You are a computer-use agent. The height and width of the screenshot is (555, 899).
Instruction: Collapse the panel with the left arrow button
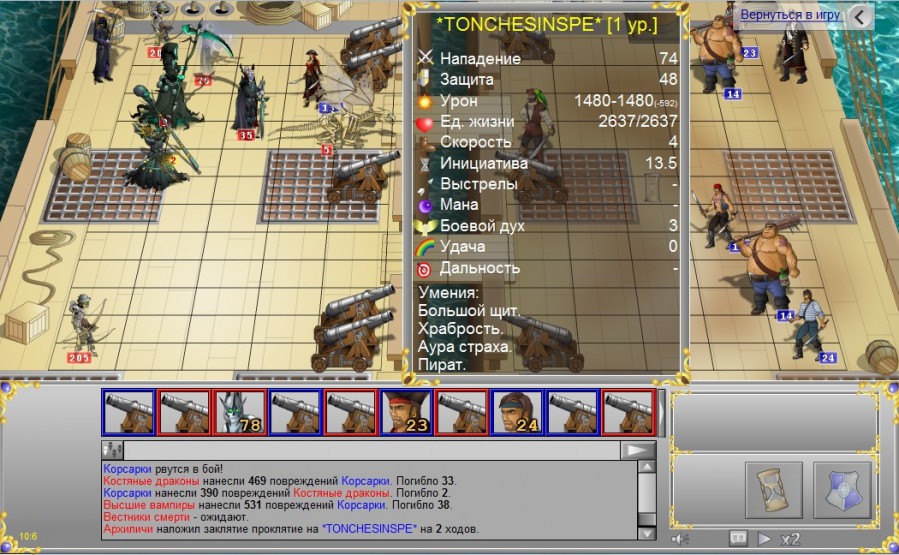pyautogui.click(x=860, y=16)
